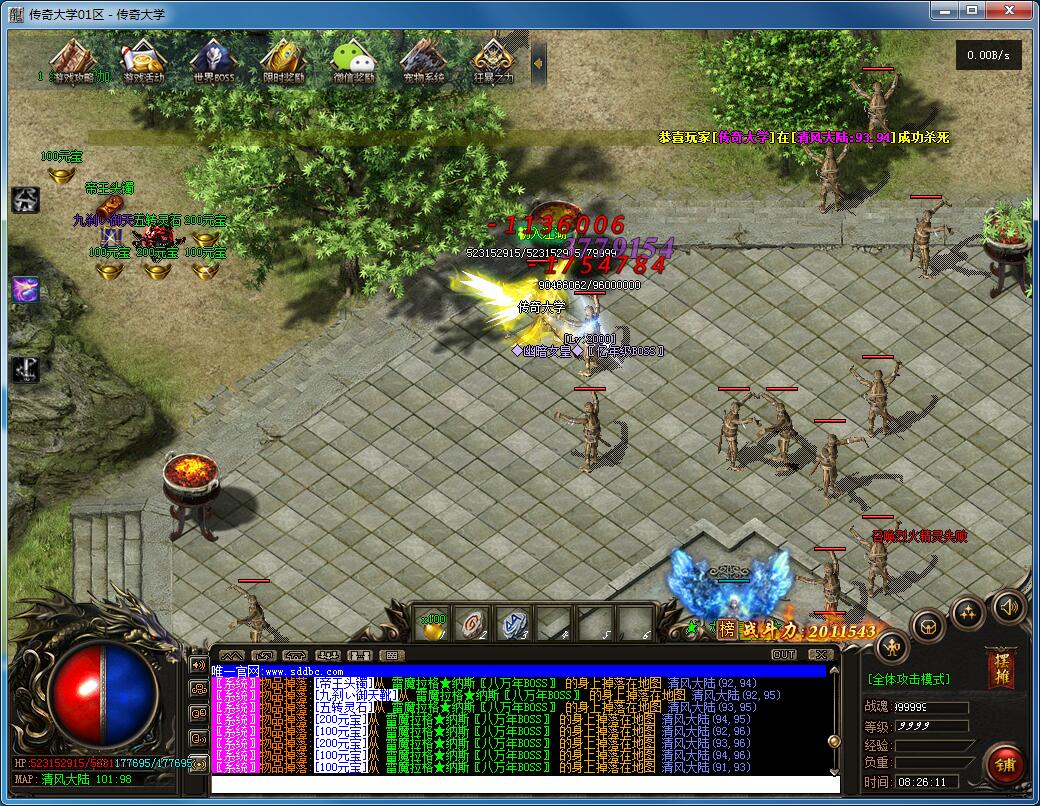Use the gold ingot in hotbar slot 1
The image size is (1040, 806).
(x=433, y=624)
